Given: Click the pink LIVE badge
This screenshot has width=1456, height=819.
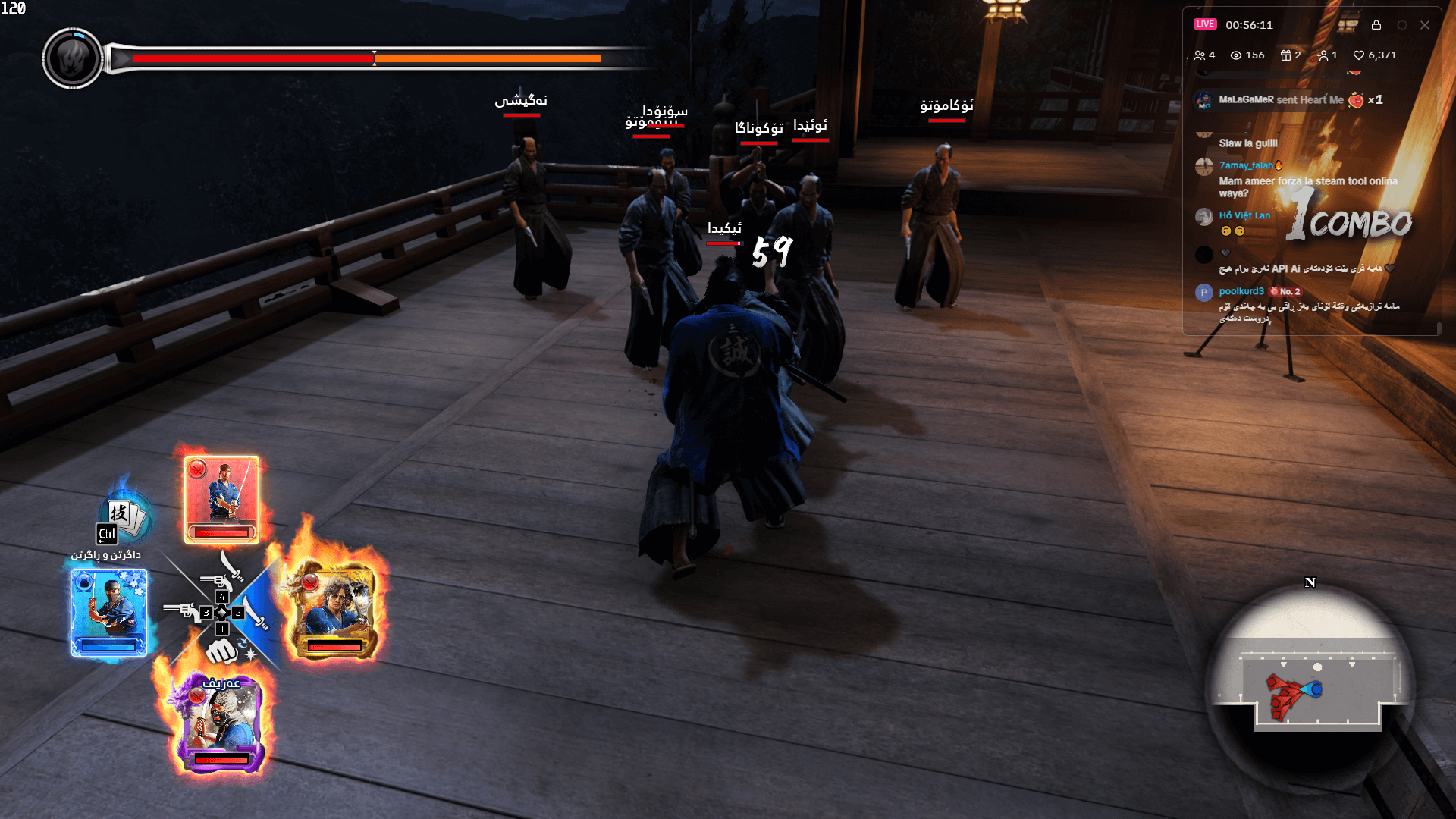Looking at the screenshot, I should [x=1205, y=24].
